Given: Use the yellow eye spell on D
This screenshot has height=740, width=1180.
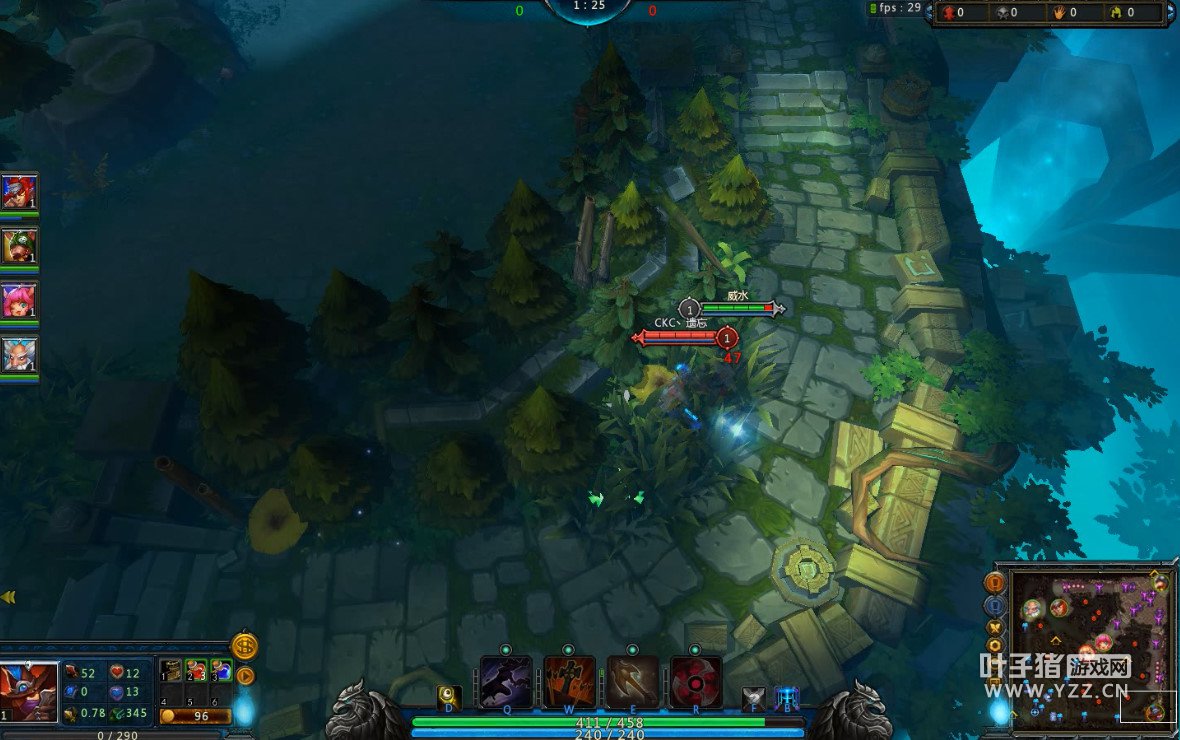Looking at the screenshot, I should click(449, 697).
